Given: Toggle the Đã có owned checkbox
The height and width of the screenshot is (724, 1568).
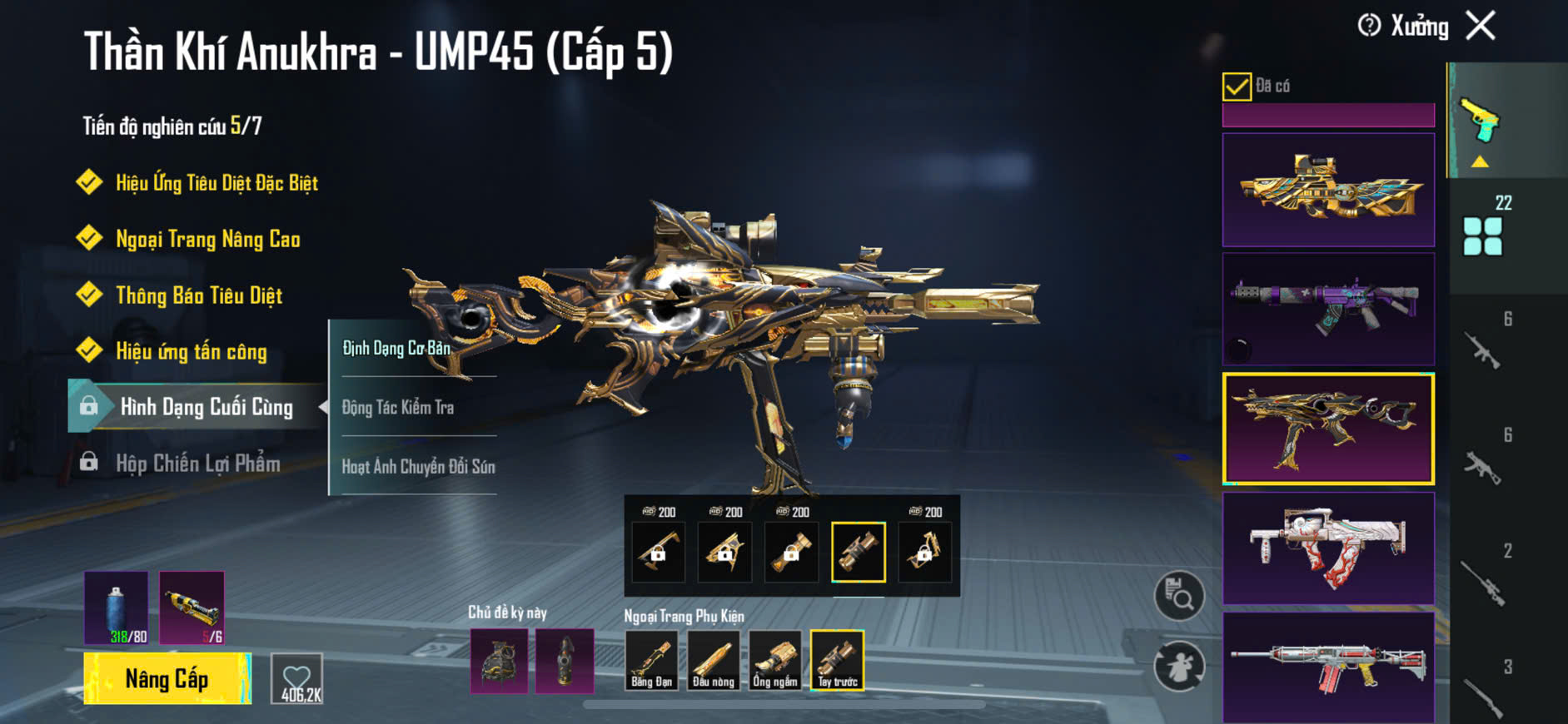Looking at the screenshot, I should pyautogui.click(x=1237, y=87).
